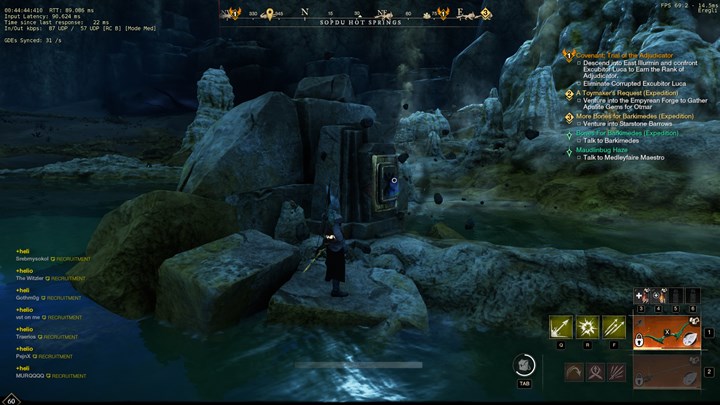Image resolution: width=720 pixels, height=405 pixels.
Task: Activate the first bow ability with single arrow
Action: 560,328
